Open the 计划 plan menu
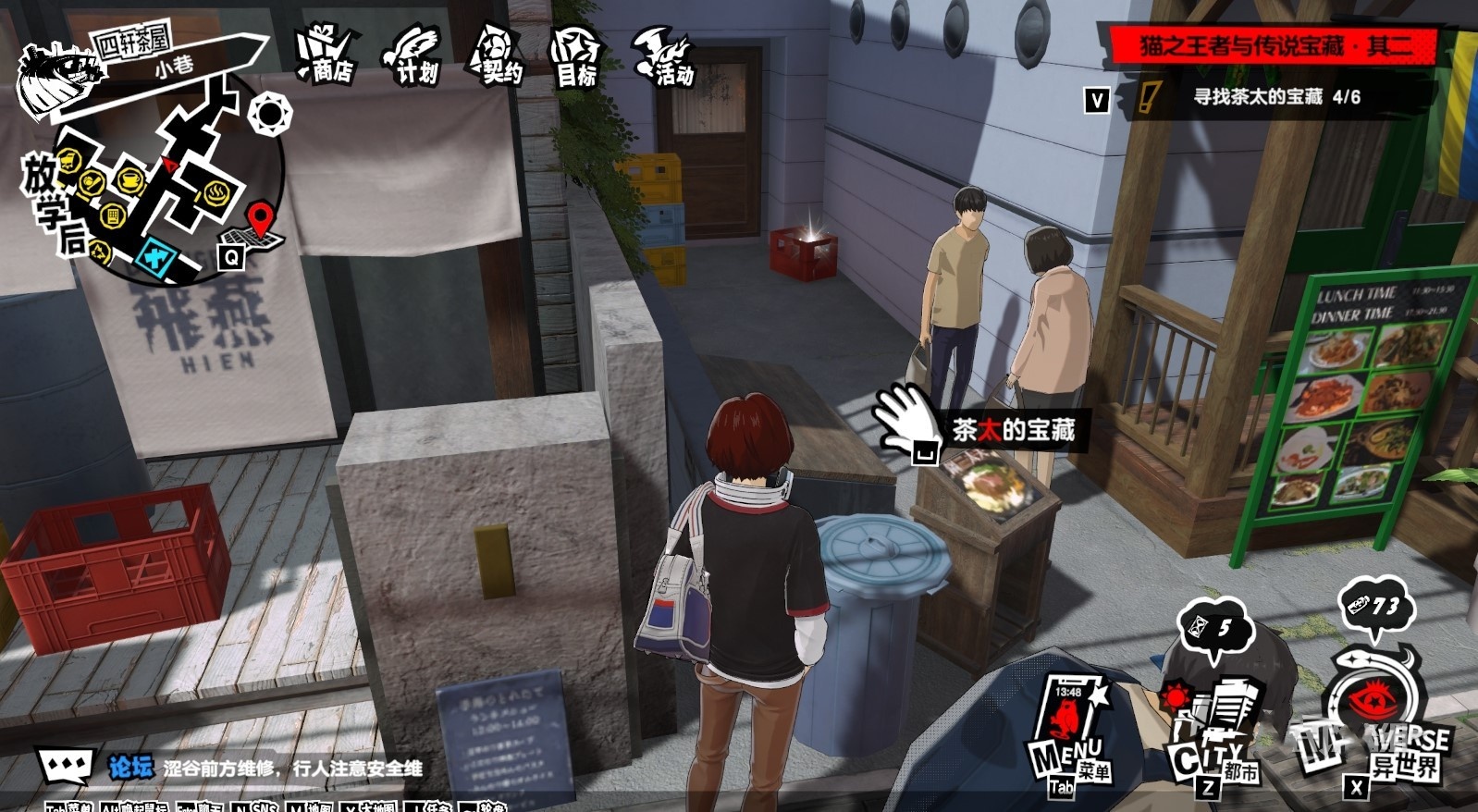Image resolution: width=1478 pixels, height=812 pixels. point(413,56)
